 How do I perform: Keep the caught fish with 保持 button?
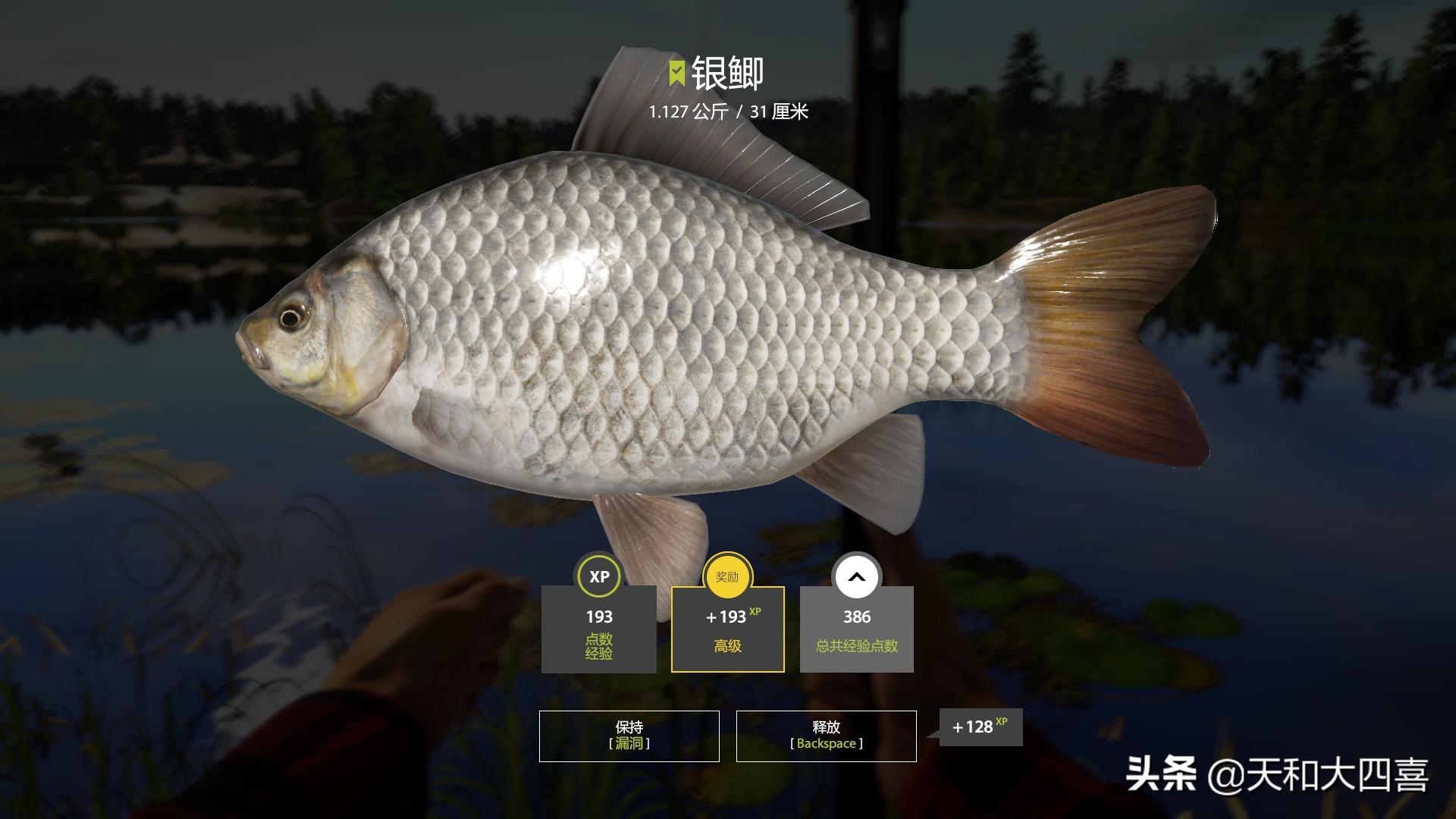click(x=629, y=736)
